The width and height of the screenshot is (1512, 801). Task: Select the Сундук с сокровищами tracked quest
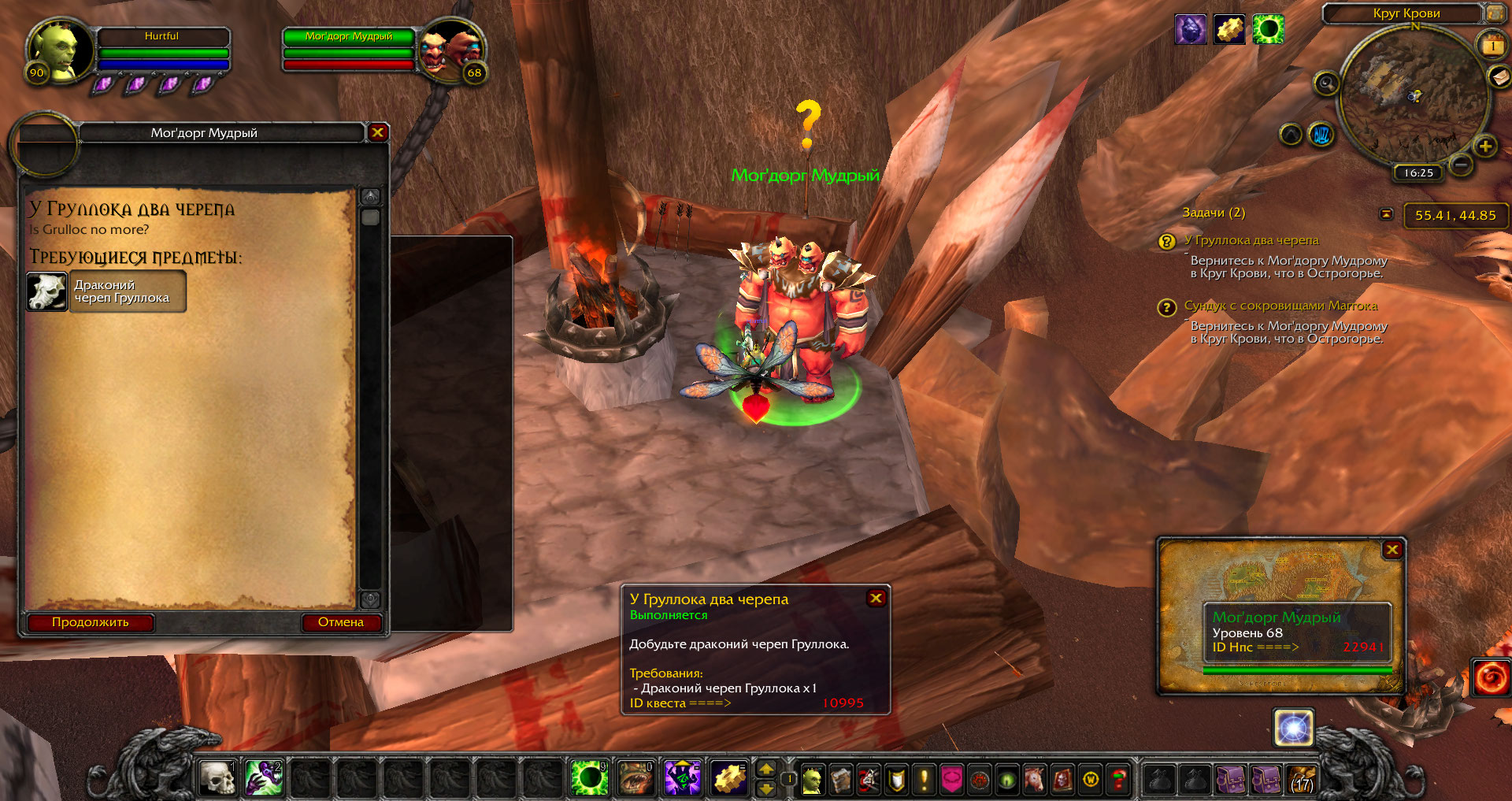coord(1280,306)
